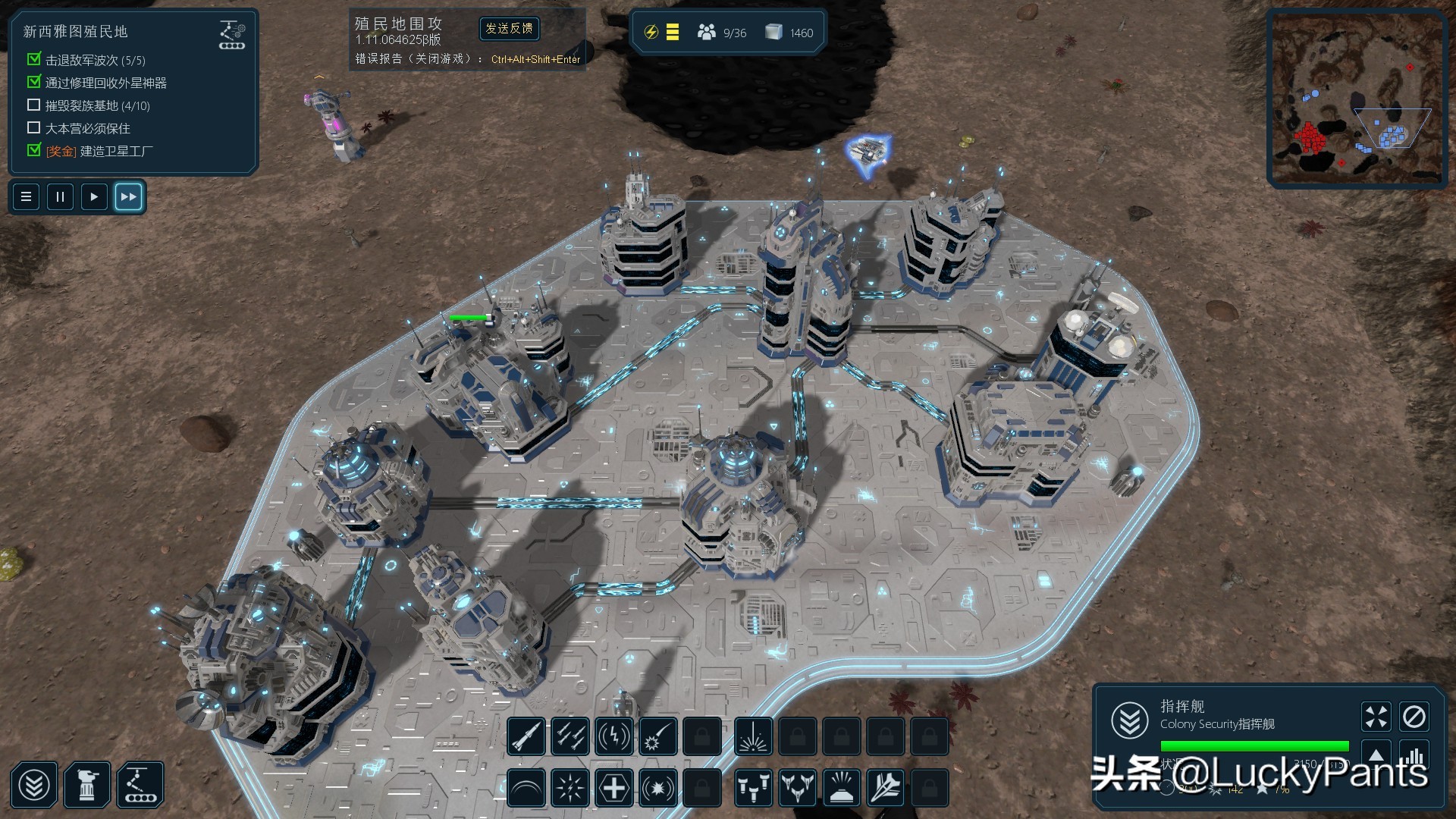
Task: Select the four-arrows converge command button
Action: [1376, 717]
